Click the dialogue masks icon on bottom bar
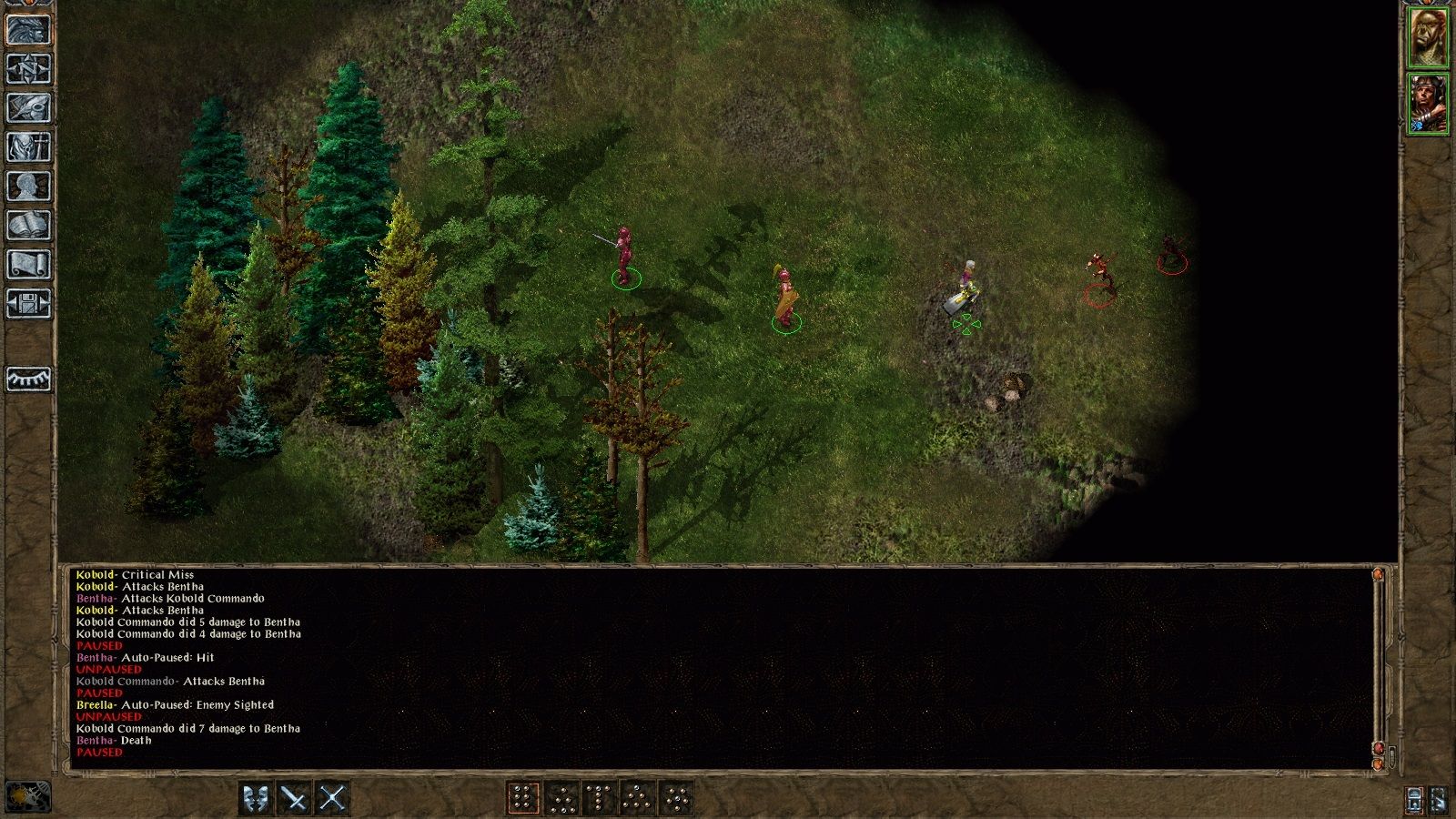The image size is (1456, 819). pyautogui.click(x=257, y=796)
